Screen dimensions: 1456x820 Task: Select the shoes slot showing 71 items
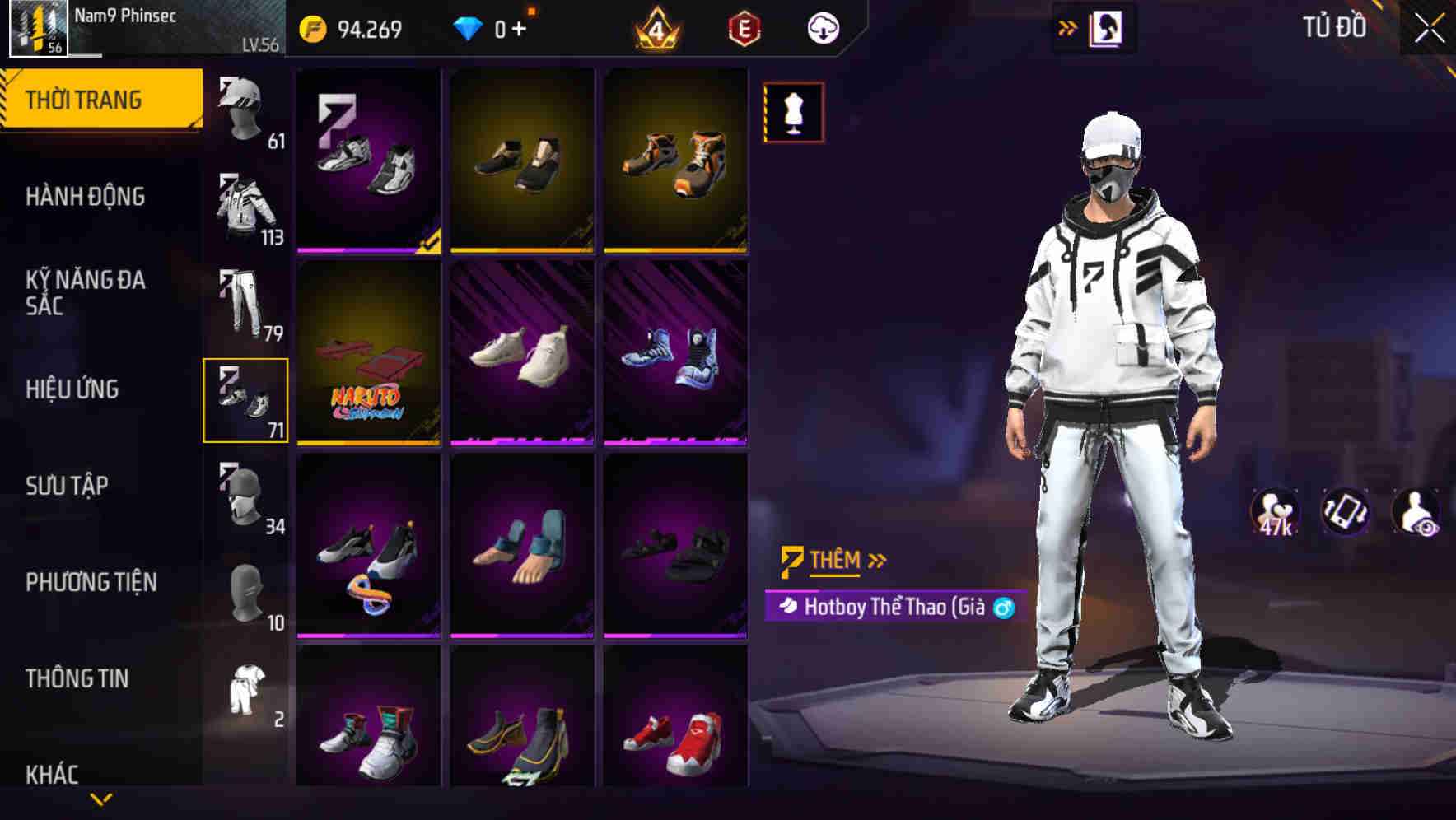(x=245, y=398)
